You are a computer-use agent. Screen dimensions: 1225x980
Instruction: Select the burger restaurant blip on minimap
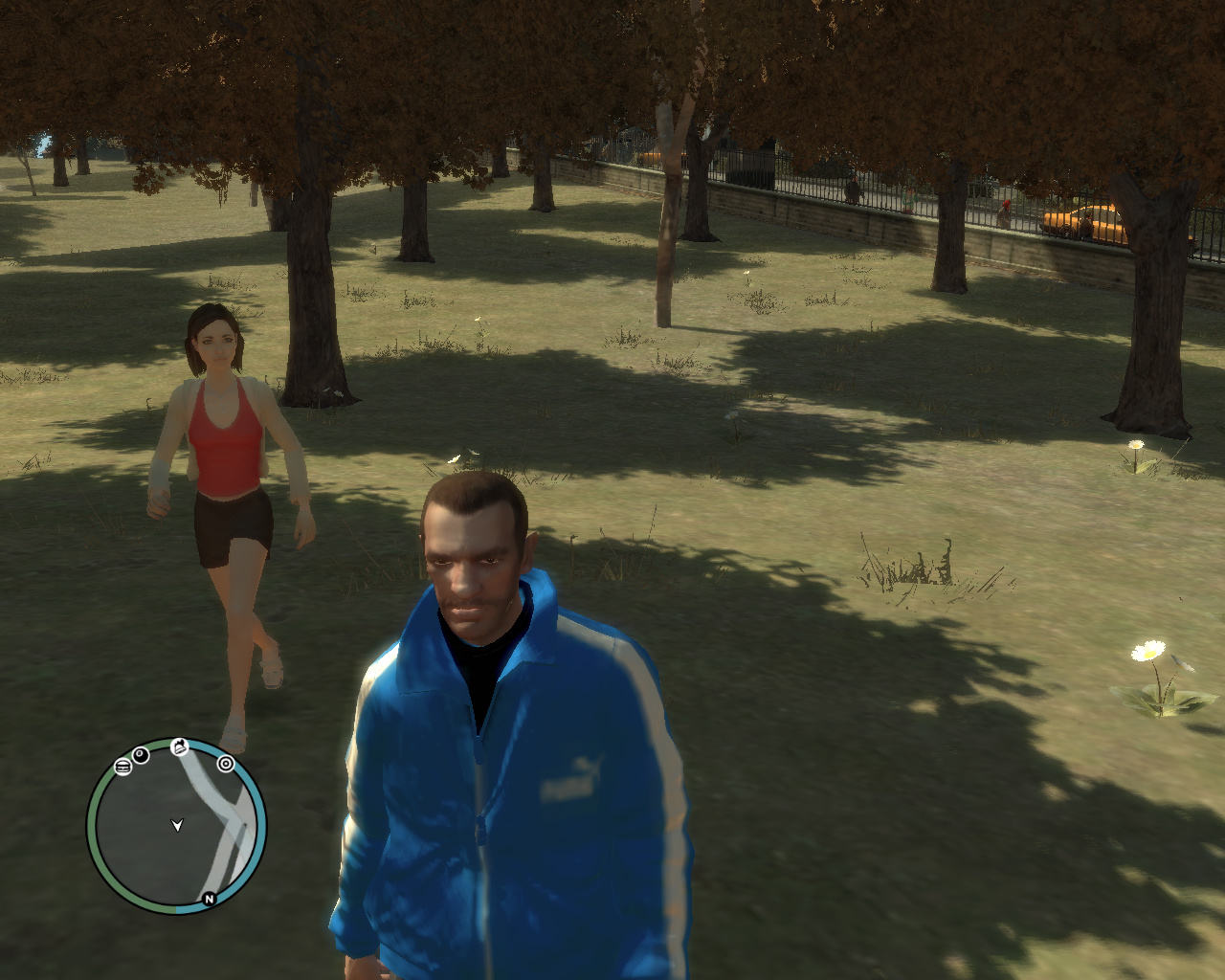(x=122, y=766)
